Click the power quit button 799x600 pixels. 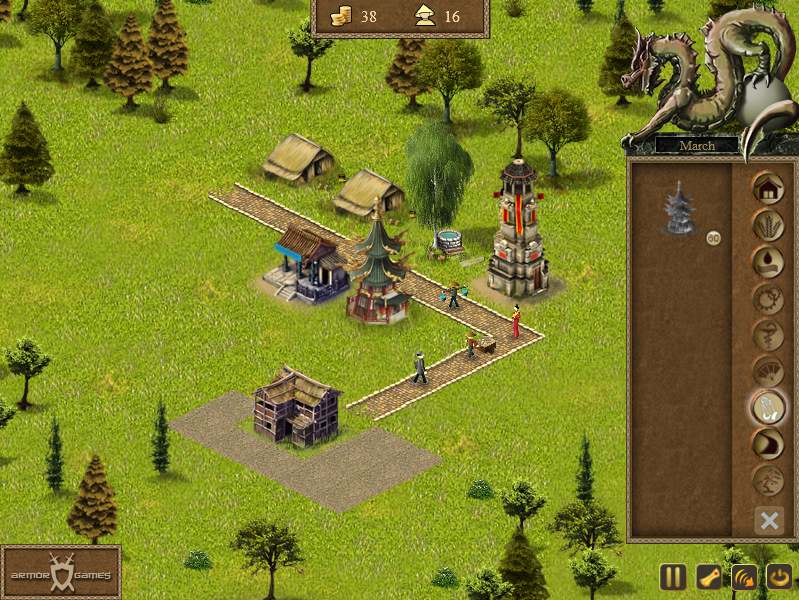(x=778, y=577)
